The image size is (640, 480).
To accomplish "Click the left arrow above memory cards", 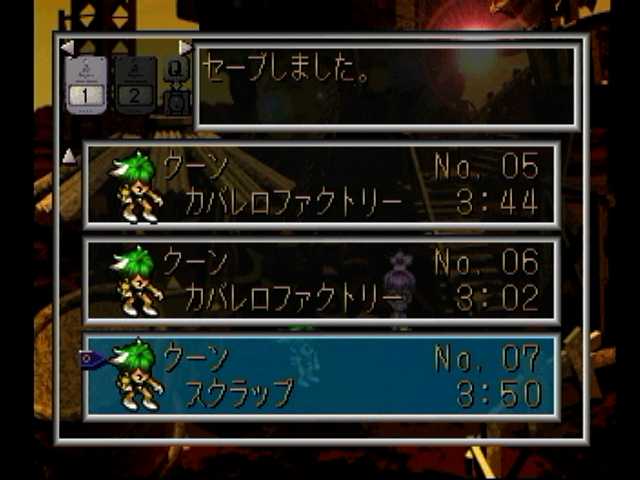I will [x=67, y=47].
